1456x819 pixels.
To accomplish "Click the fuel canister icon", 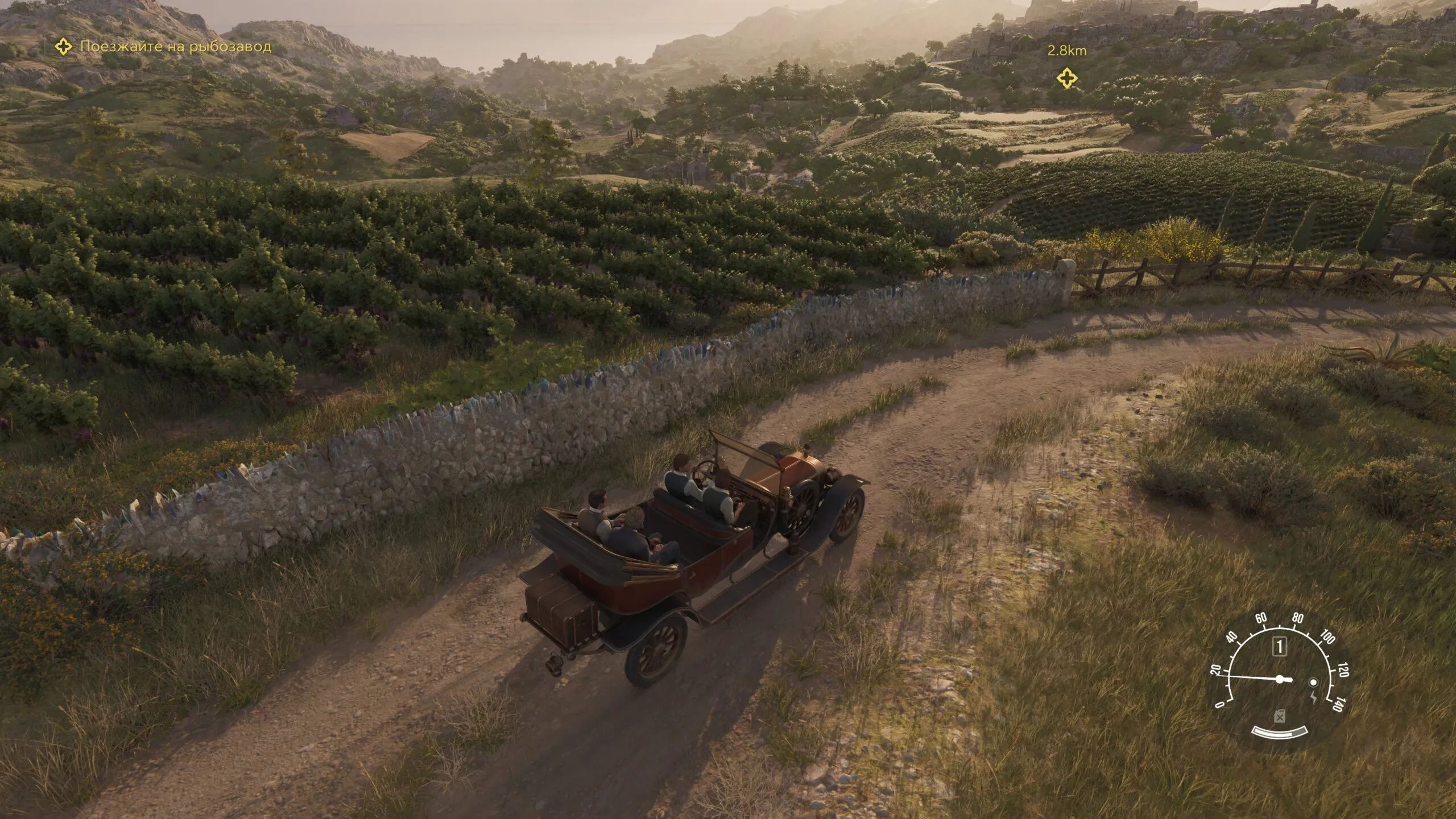I will pyautogui.click(x=1279, y=717).
